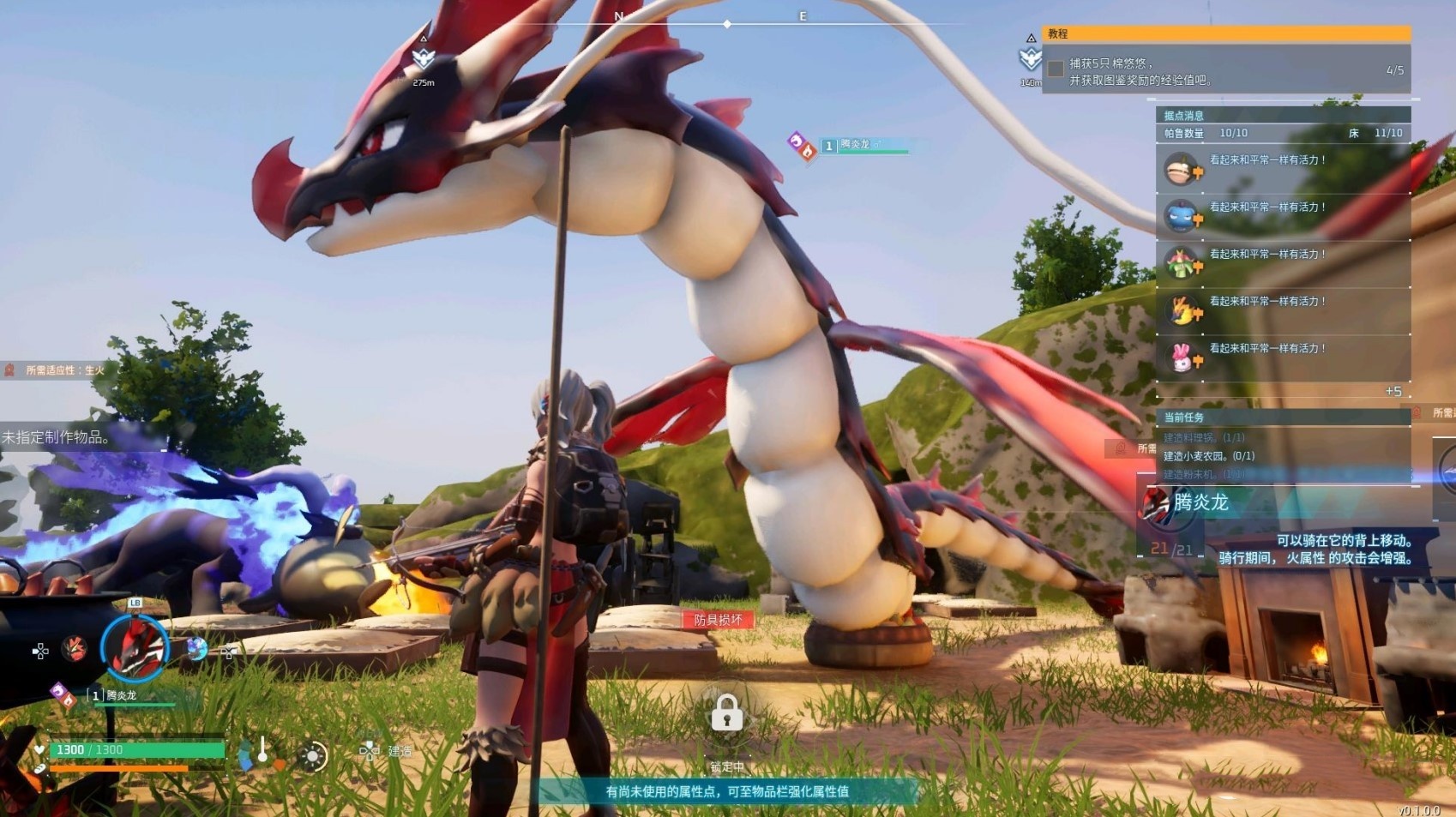Expand the +5 more base pals
Viewport: 1456px width, 817px height.
(x=1393, y=391)
